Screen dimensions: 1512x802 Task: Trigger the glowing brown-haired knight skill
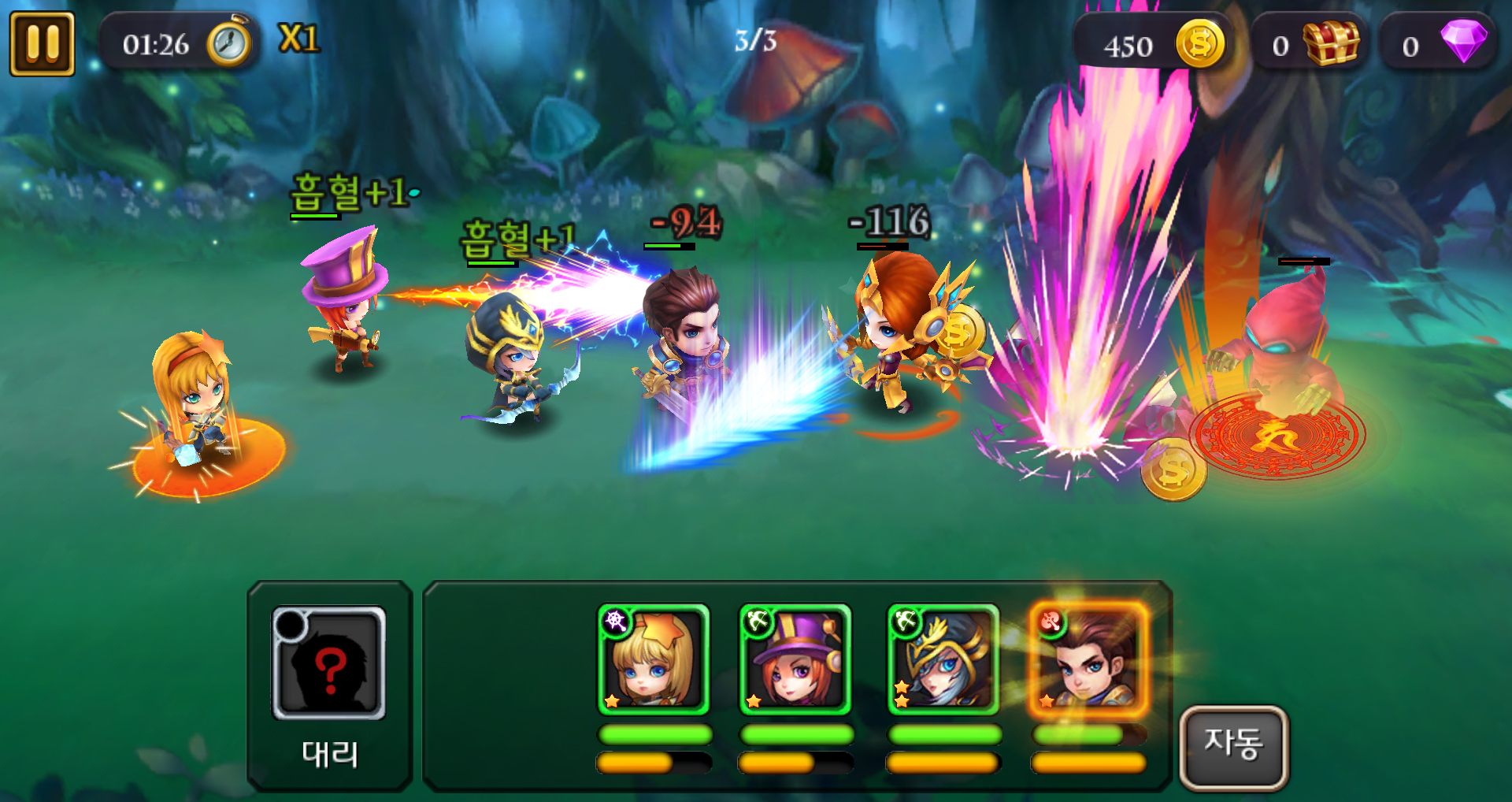[x=1088, y=660]
